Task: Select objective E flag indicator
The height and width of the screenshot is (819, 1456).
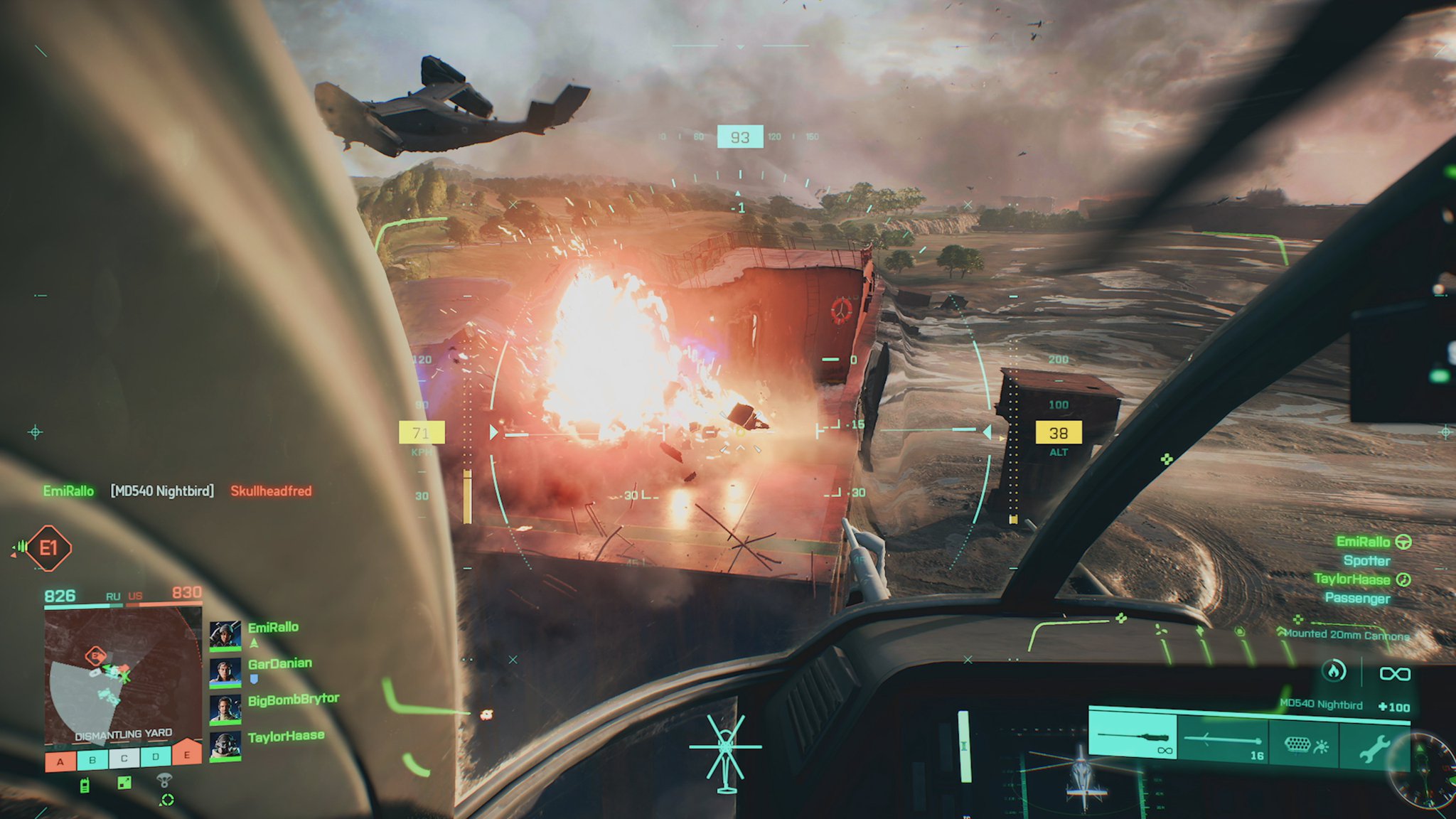Action: [187, 754]
